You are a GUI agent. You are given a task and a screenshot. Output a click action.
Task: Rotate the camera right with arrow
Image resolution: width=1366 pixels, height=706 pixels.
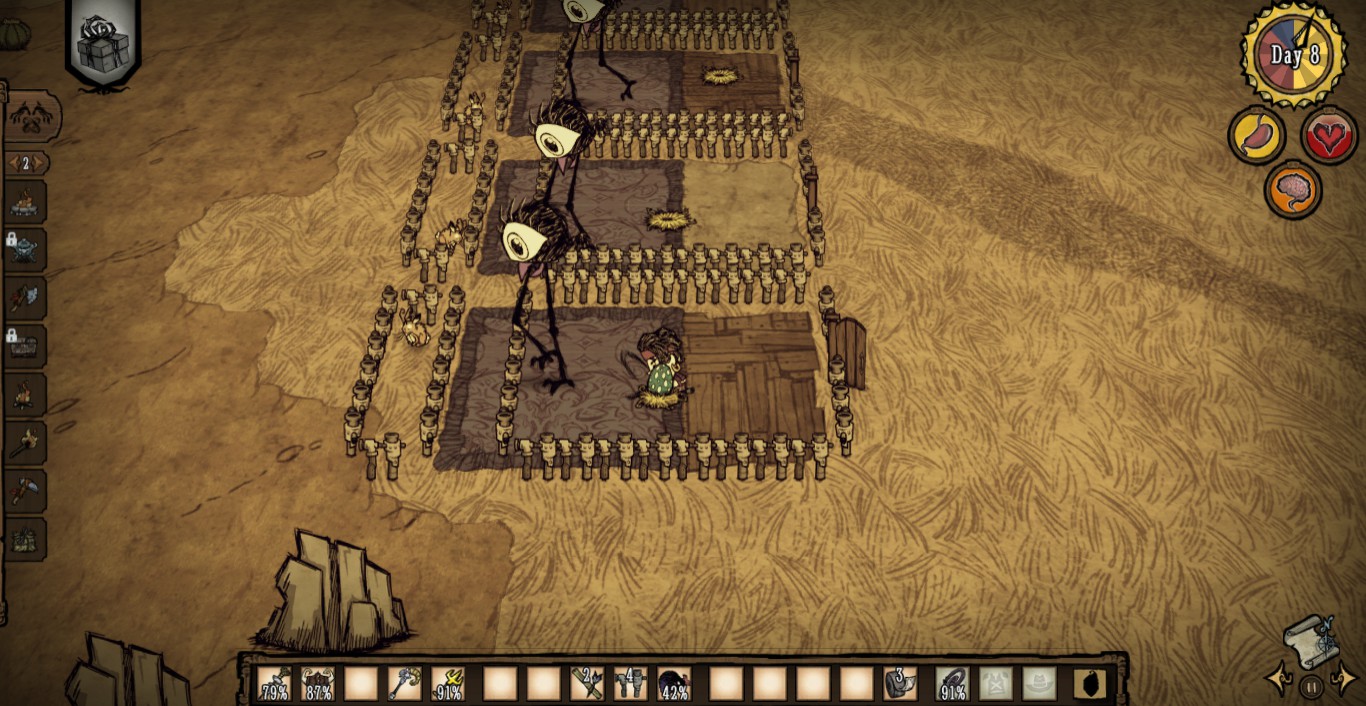1343,680
